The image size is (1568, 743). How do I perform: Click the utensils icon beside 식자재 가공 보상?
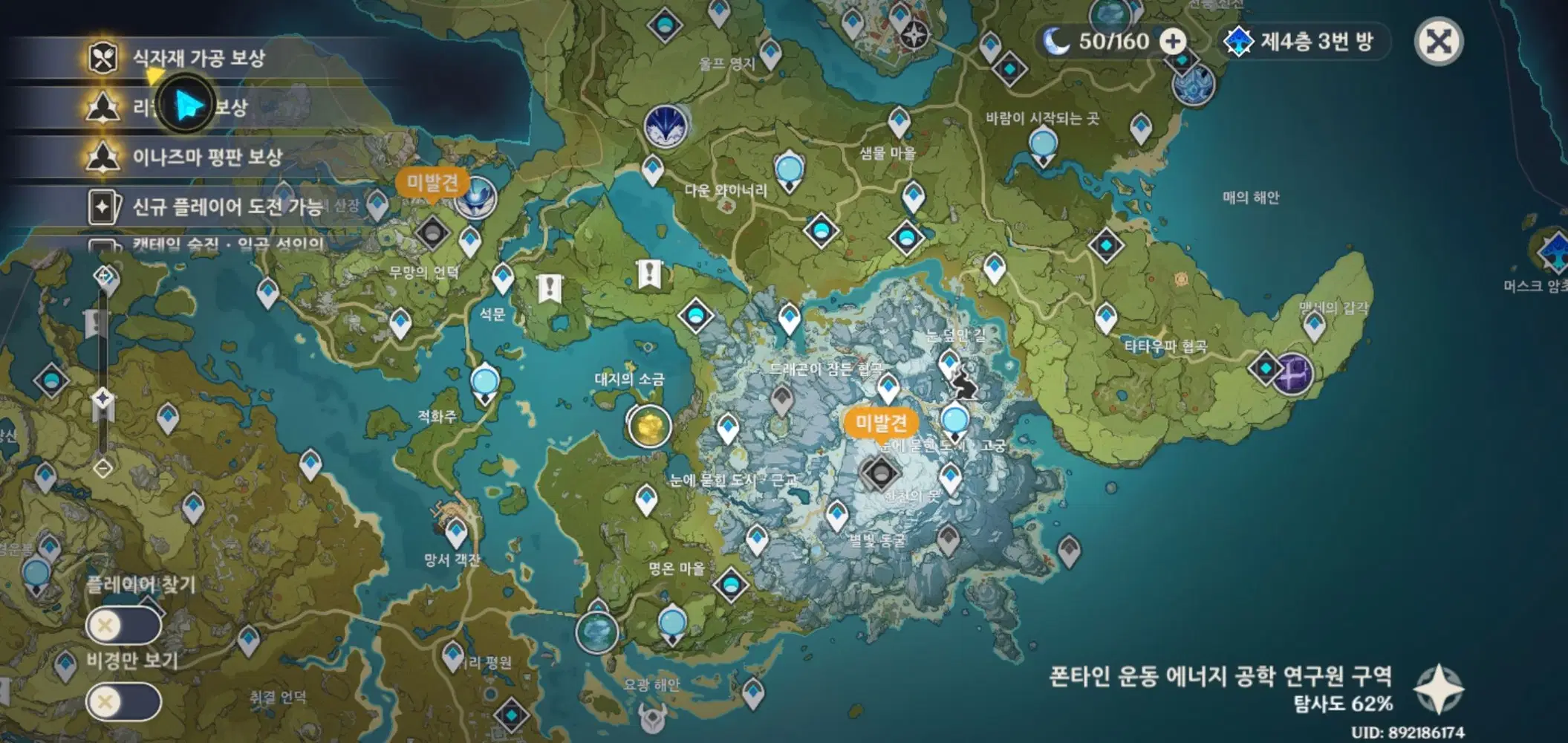[x=102, y=56]
